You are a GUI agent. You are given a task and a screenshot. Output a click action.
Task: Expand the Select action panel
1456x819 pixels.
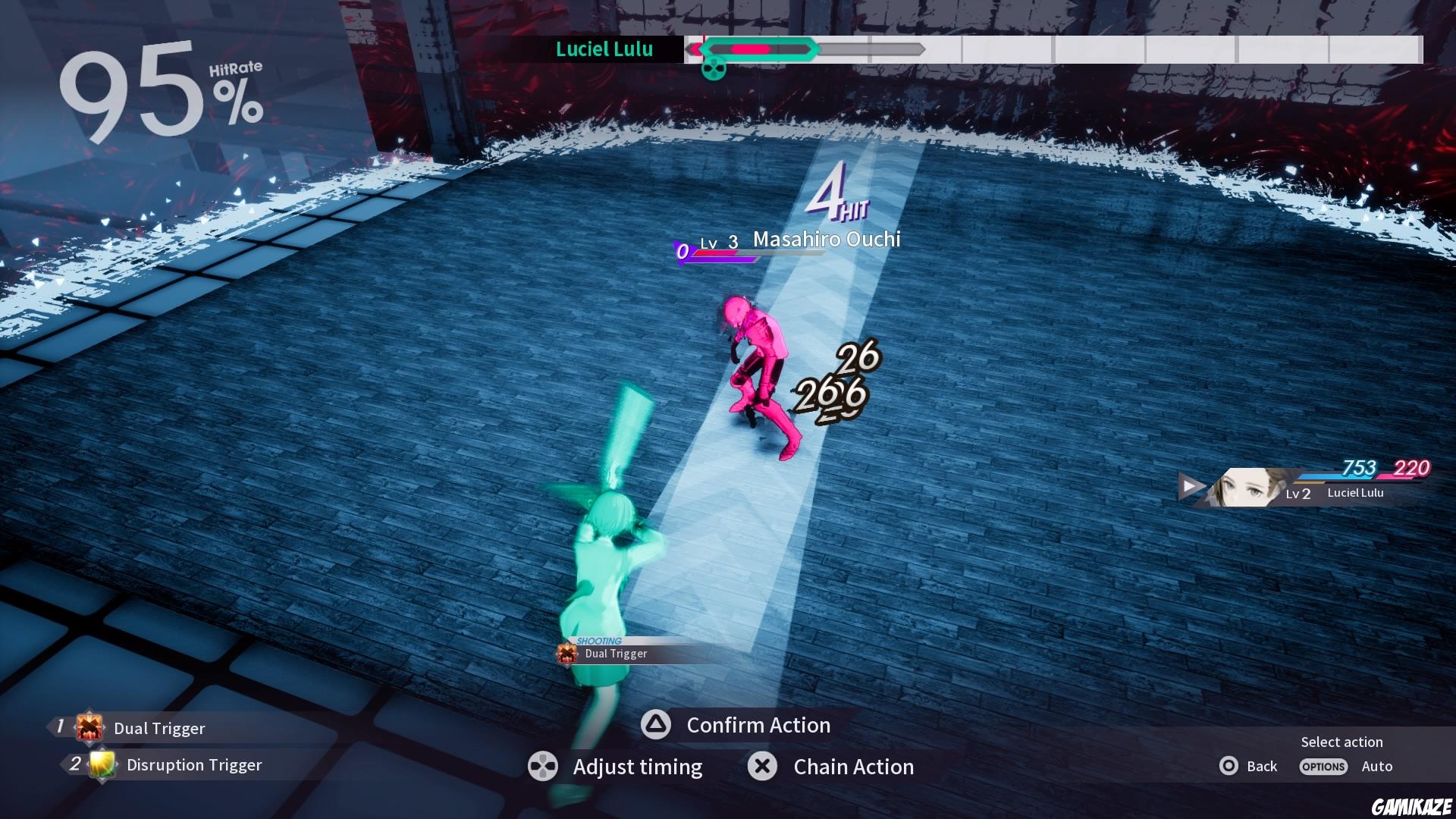1341,742
